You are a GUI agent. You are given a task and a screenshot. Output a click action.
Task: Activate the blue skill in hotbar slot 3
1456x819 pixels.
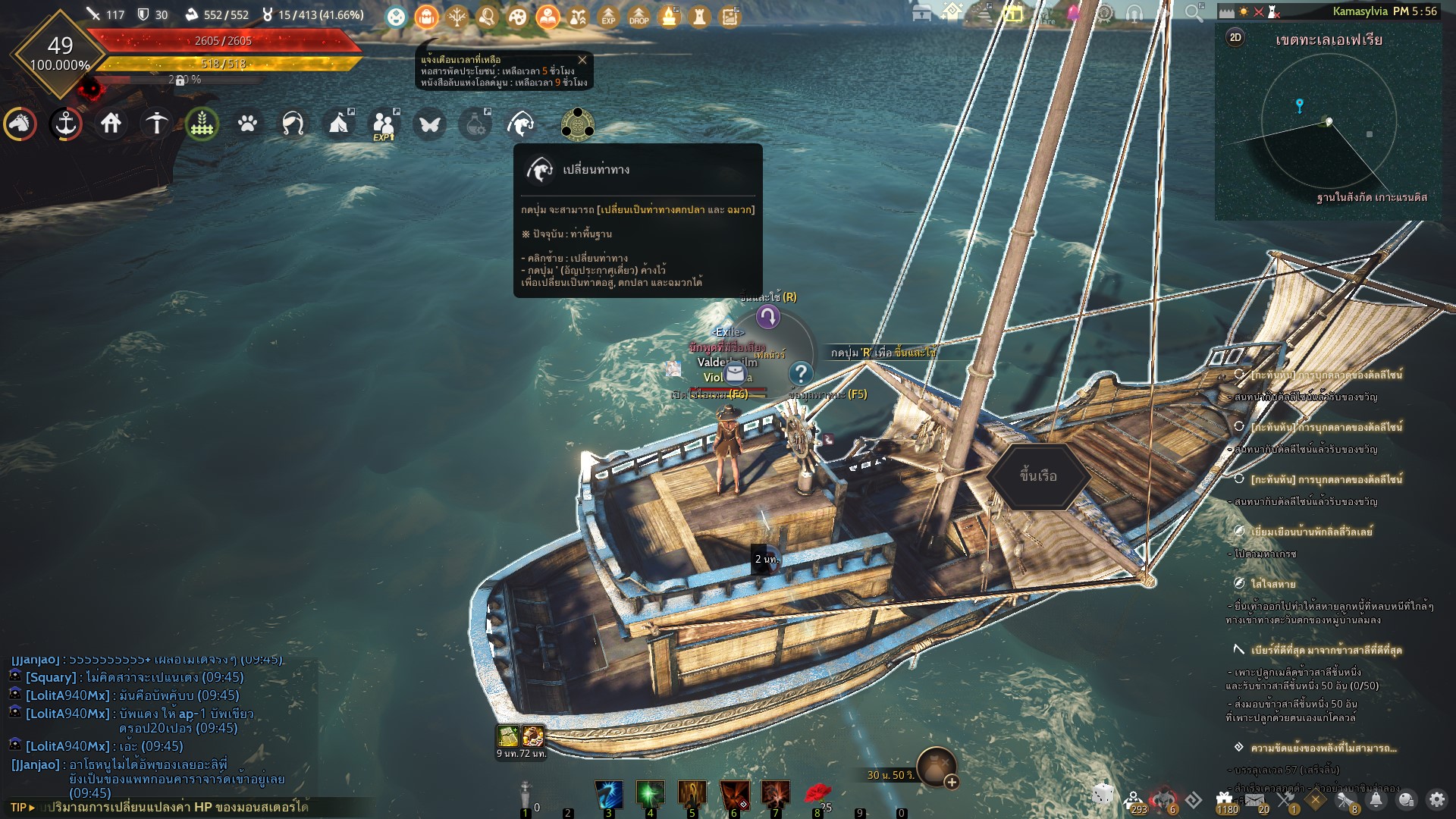[x=609, y=794]
